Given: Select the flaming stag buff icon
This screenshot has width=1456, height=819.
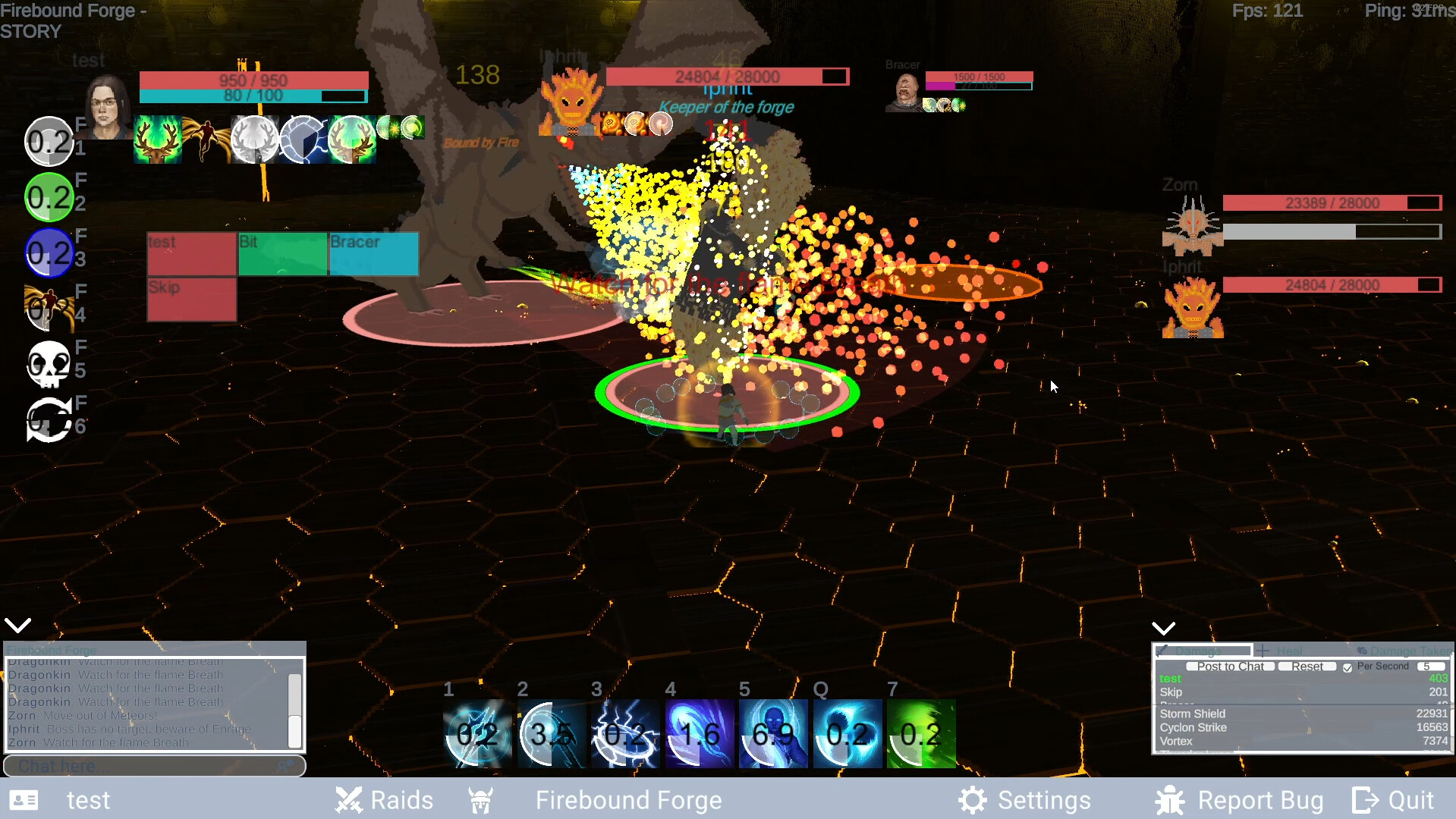Looking at the screenshot, I should 157,140.
